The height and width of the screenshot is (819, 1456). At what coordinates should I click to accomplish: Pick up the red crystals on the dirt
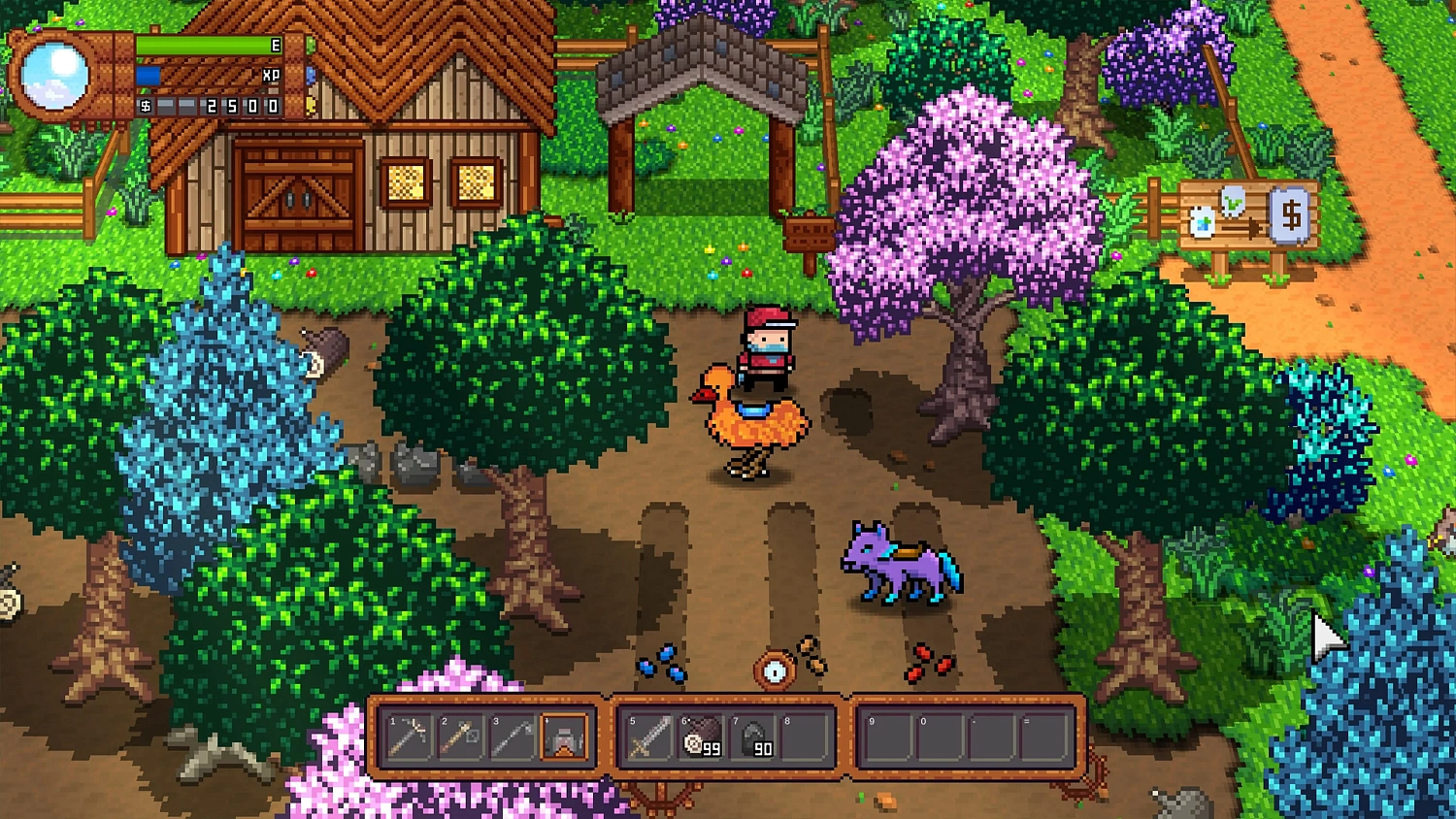pos(924,664)
